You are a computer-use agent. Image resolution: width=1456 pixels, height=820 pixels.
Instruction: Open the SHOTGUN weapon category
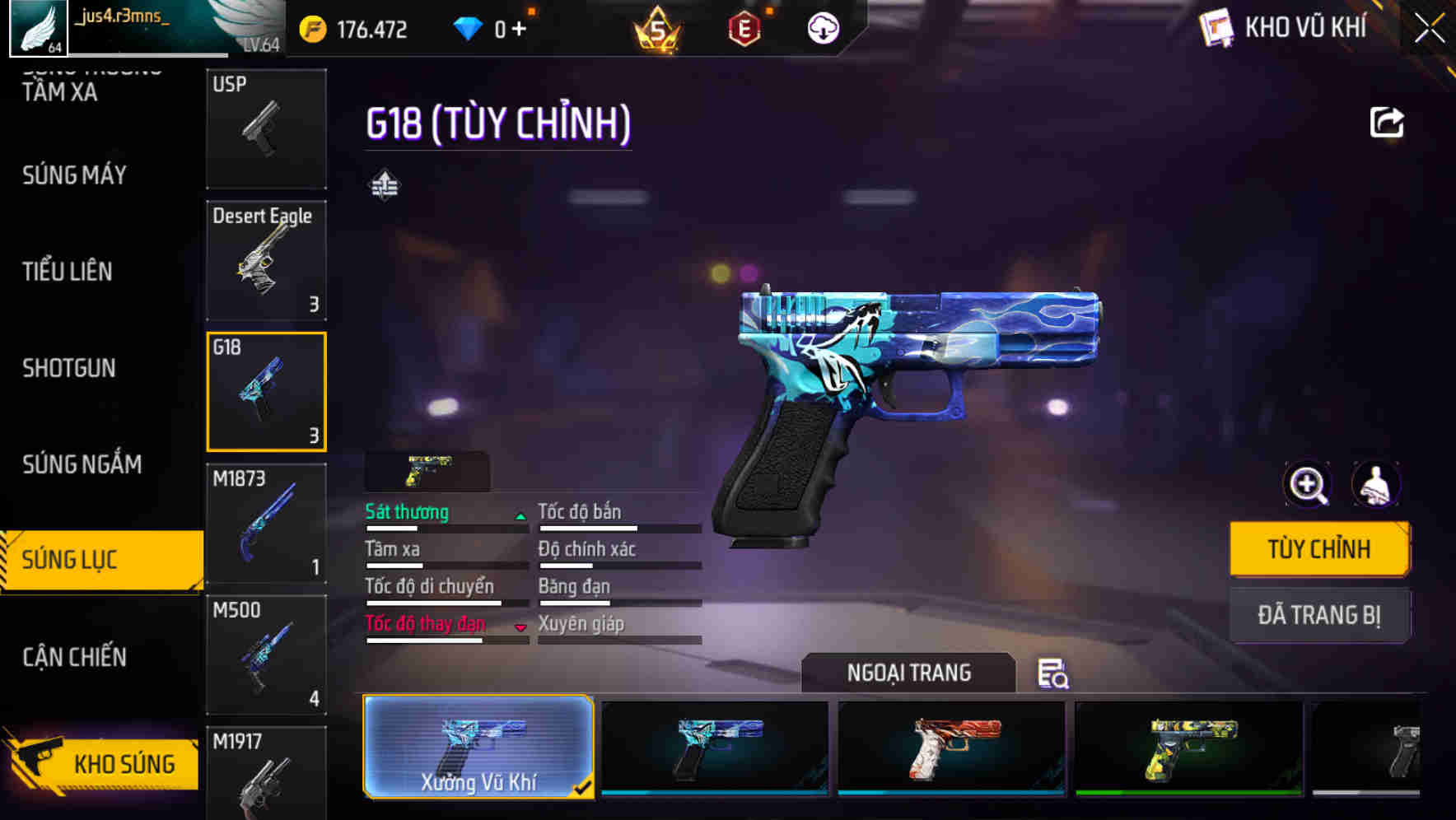click(x=69, y=368)
